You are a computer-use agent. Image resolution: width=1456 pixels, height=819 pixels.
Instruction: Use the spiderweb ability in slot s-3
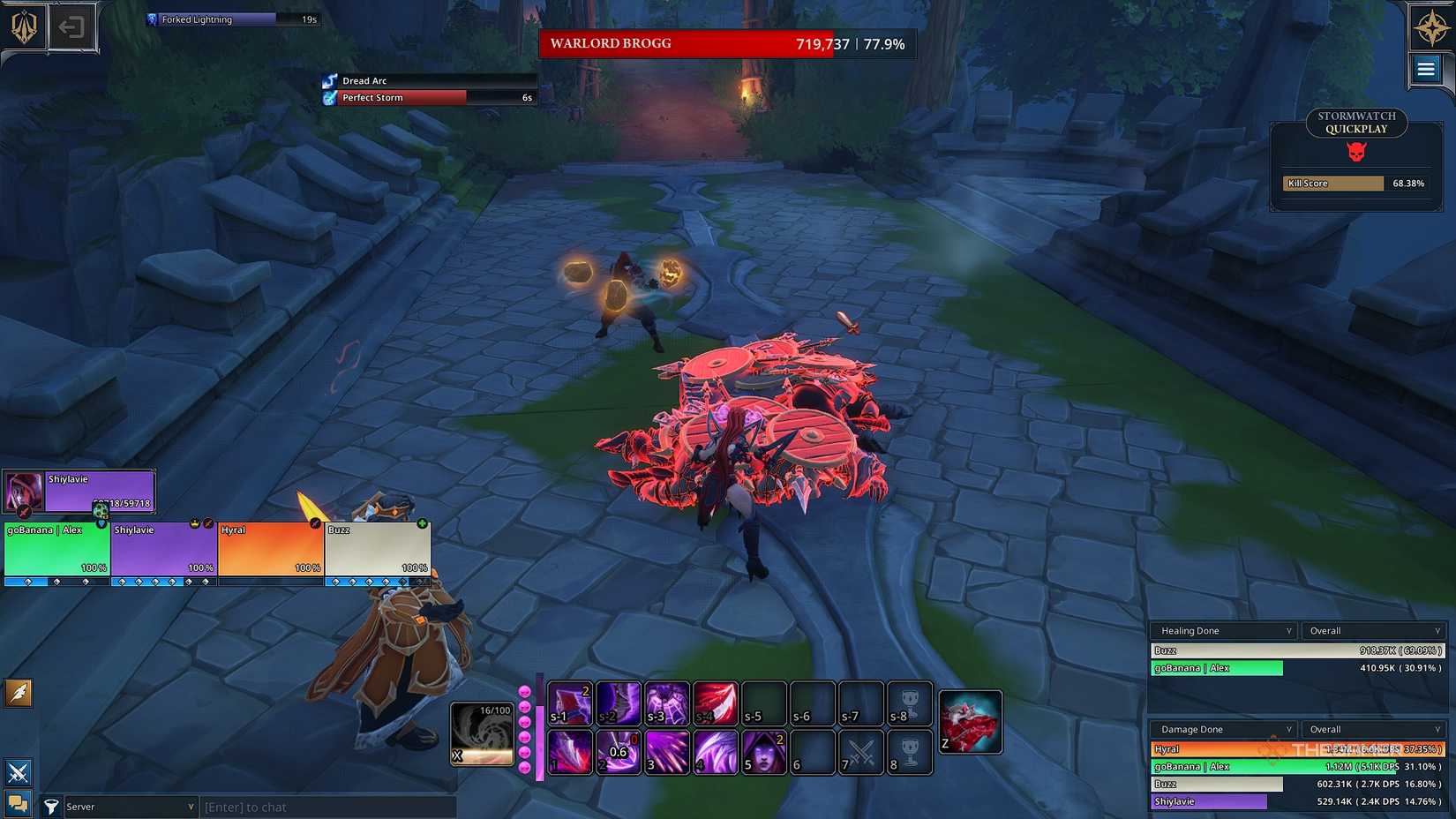tap(667, 703)
